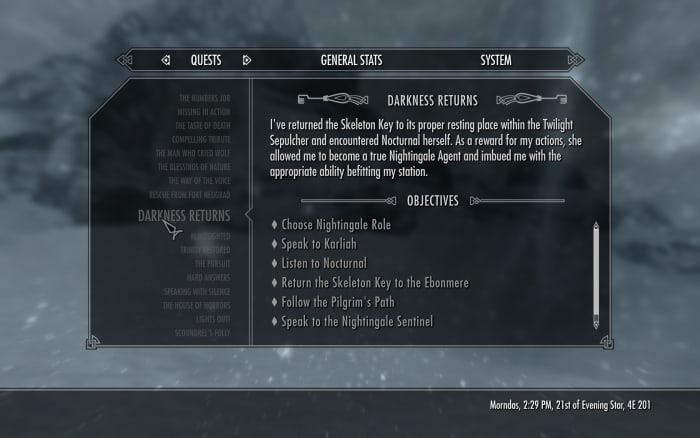Select Rescue from Fort Neugrad quest
The image size is (700, 438).
coord(191,195)
